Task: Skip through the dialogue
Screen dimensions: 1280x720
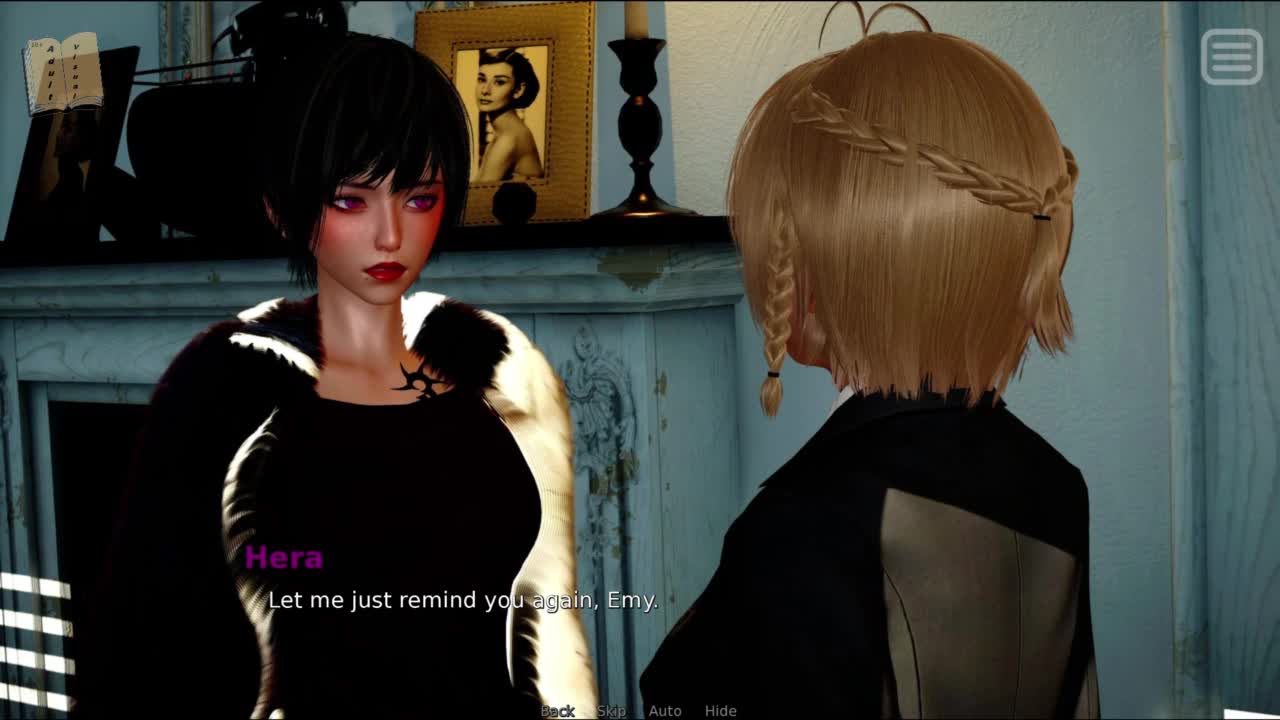Action: click(x=611, y=711)
